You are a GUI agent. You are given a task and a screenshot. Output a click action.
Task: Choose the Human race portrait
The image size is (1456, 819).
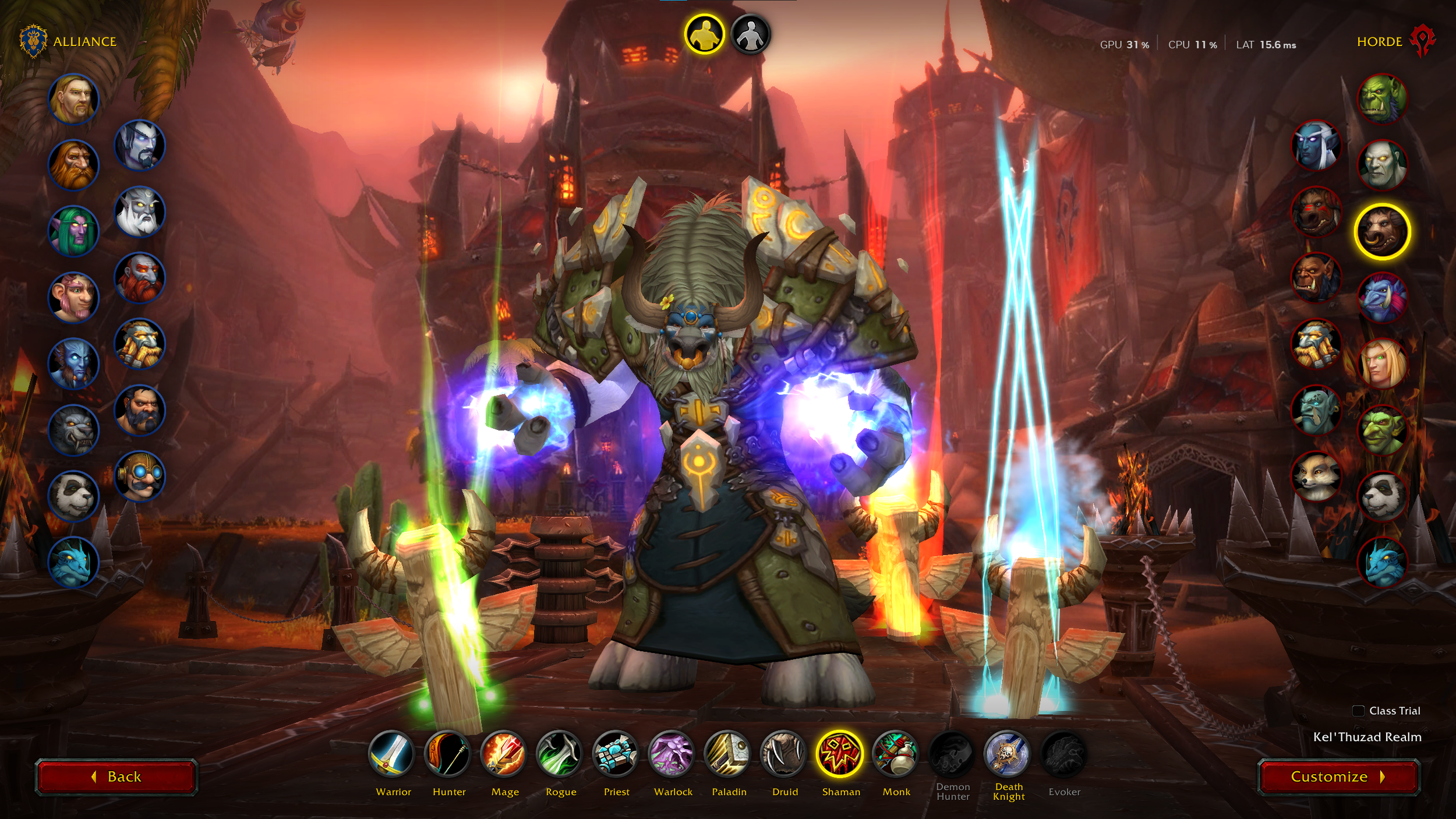pyautogui.click(x=73, y=99)
